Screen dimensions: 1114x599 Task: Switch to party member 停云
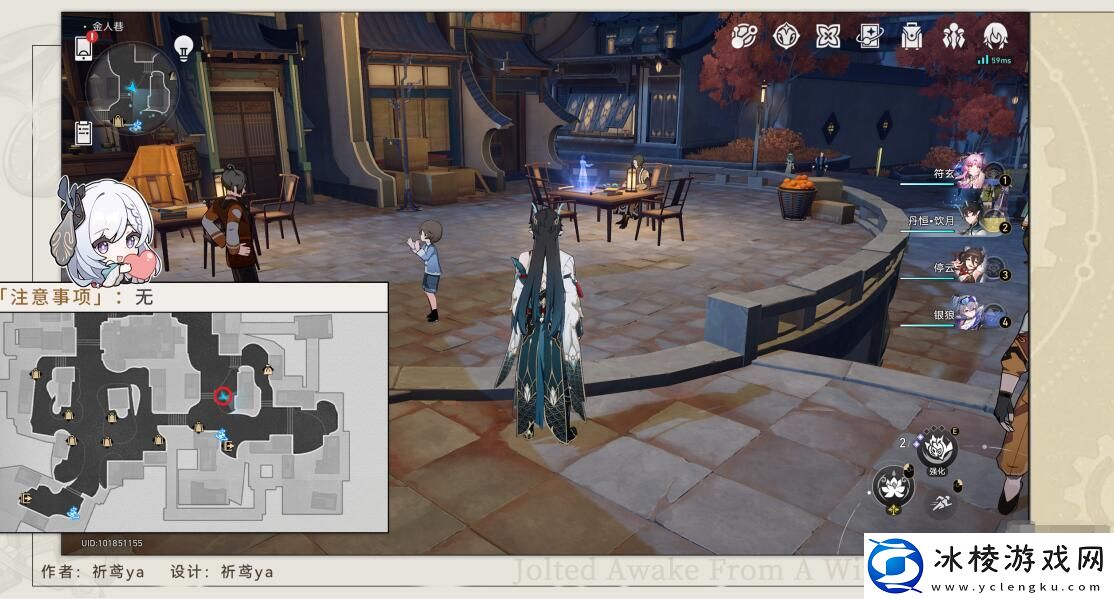(972, 269)
